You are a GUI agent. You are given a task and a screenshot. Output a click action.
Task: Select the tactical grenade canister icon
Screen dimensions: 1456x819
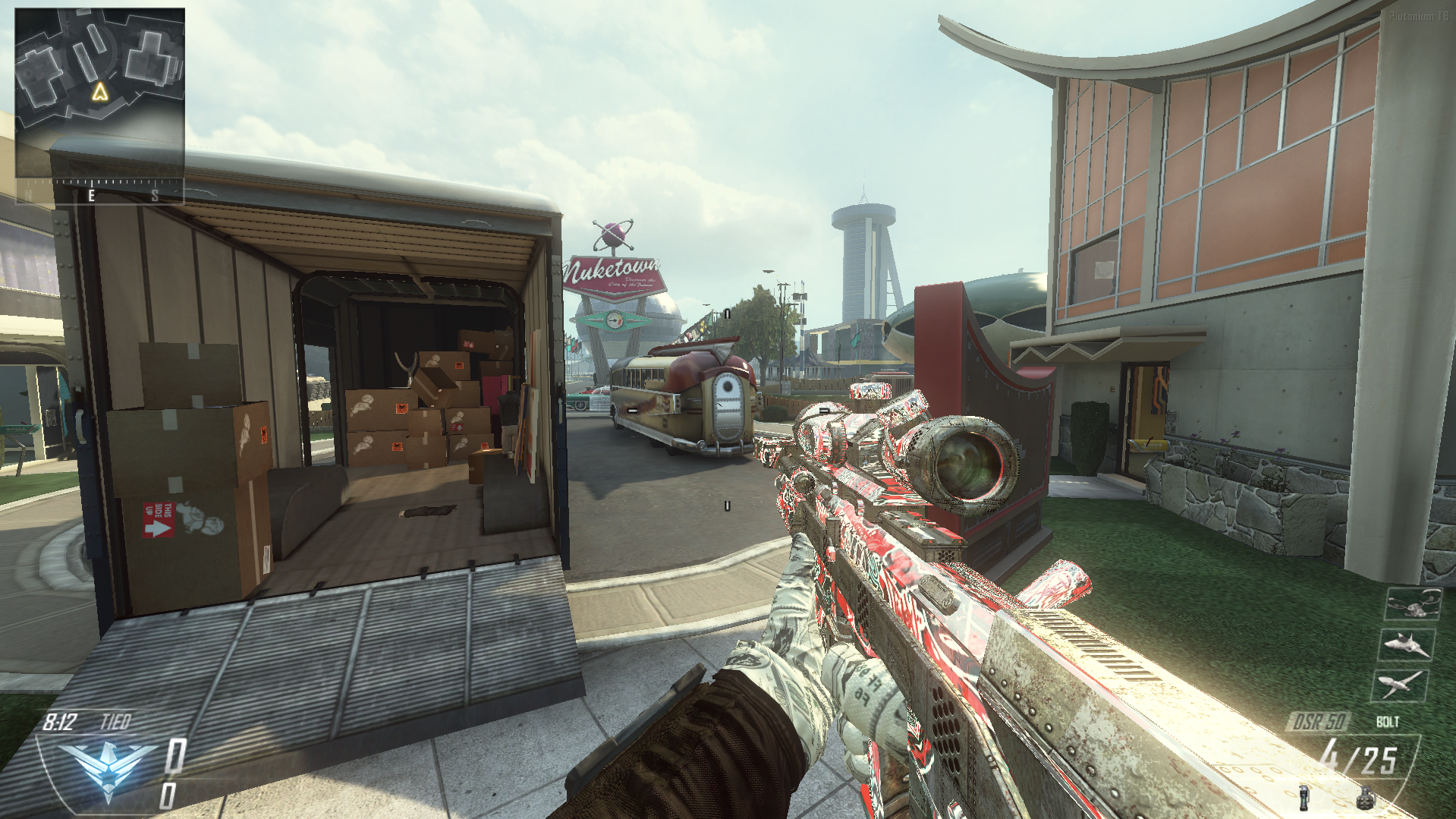point(1304,798)
